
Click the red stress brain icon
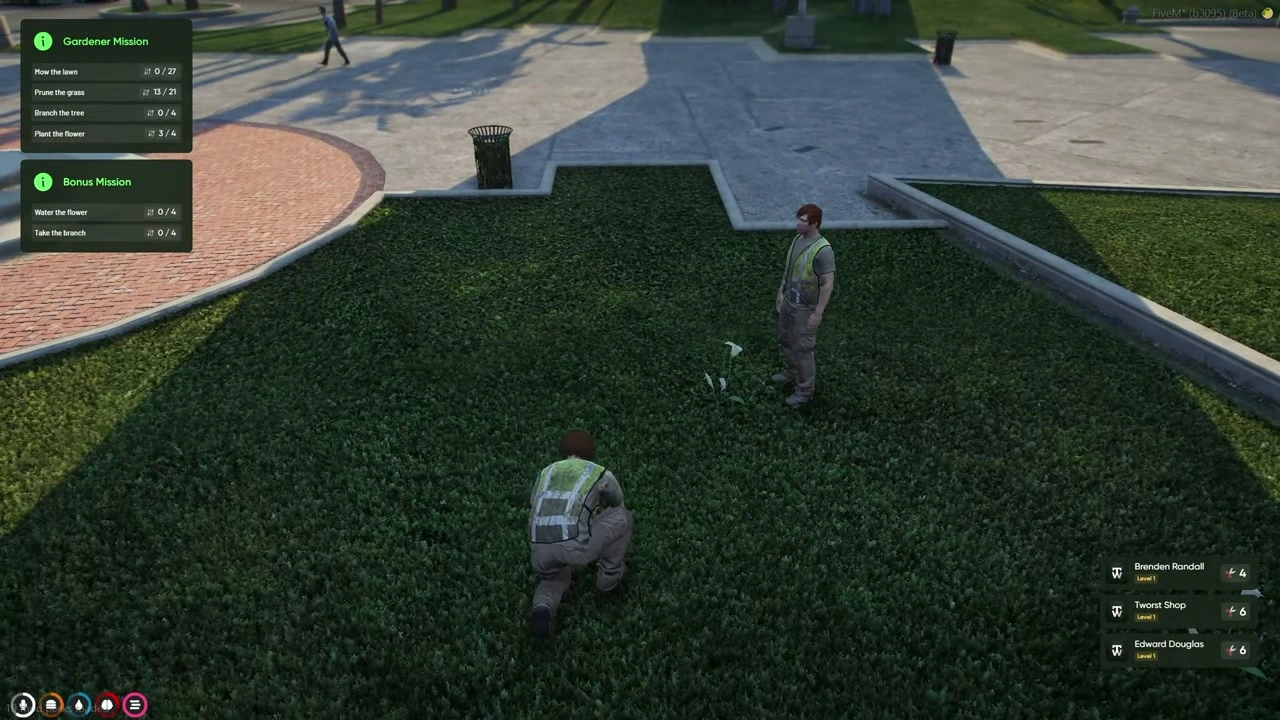[x=106, y=704]
